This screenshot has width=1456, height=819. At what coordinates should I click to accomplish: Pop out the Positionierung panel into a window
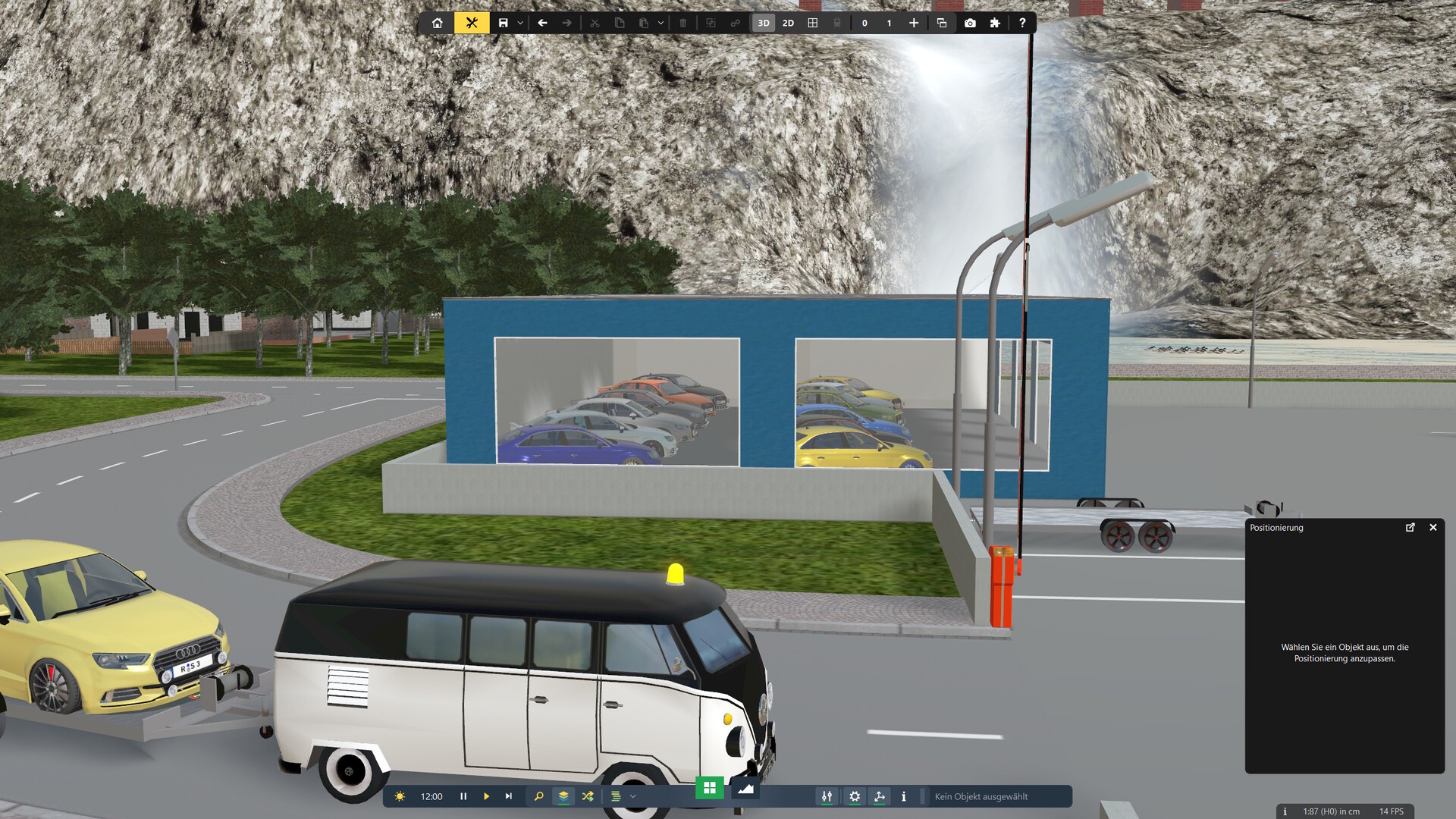[x=1410, y=527]
